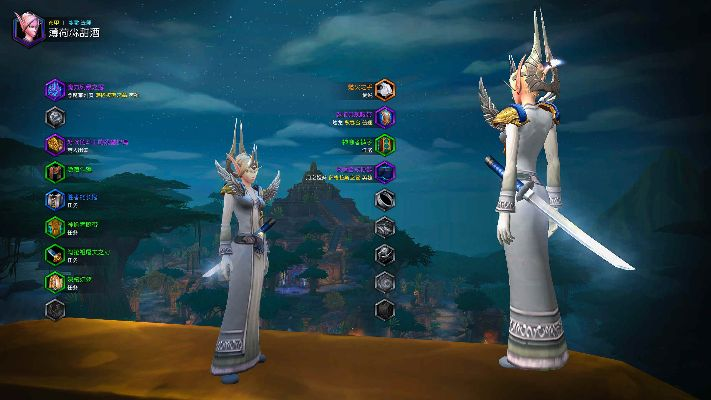Click the blood elf character portrait
711x400 pixels.
26,28
